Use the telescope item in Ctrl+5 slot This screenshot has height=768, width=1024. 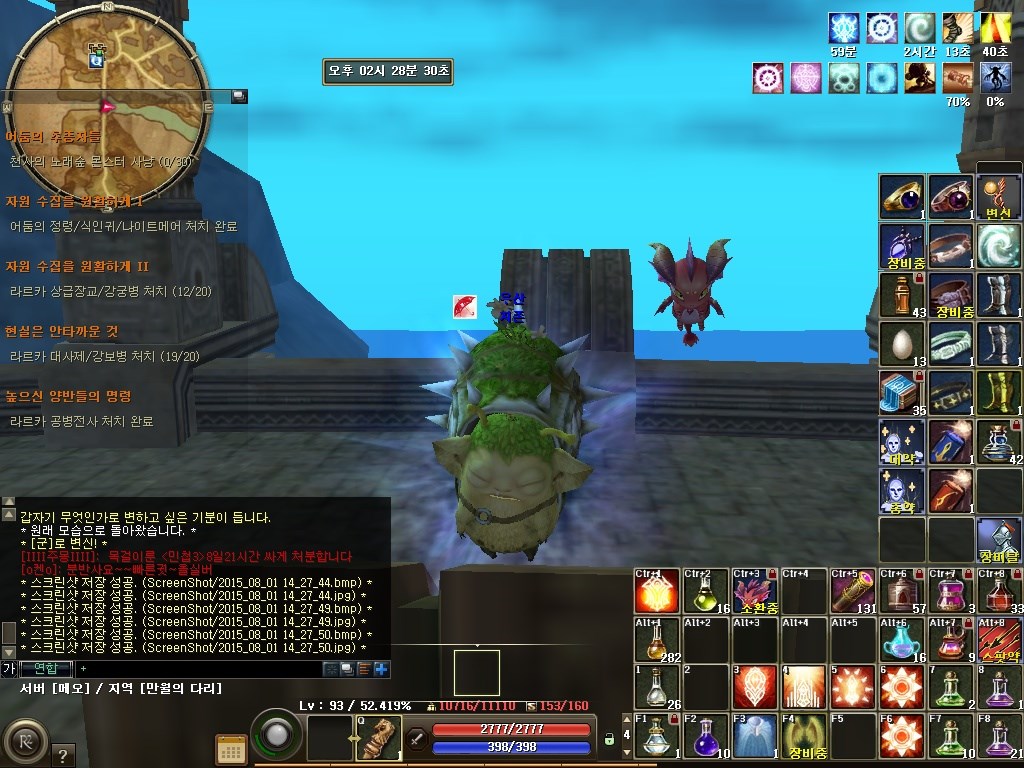coord(853,591)
